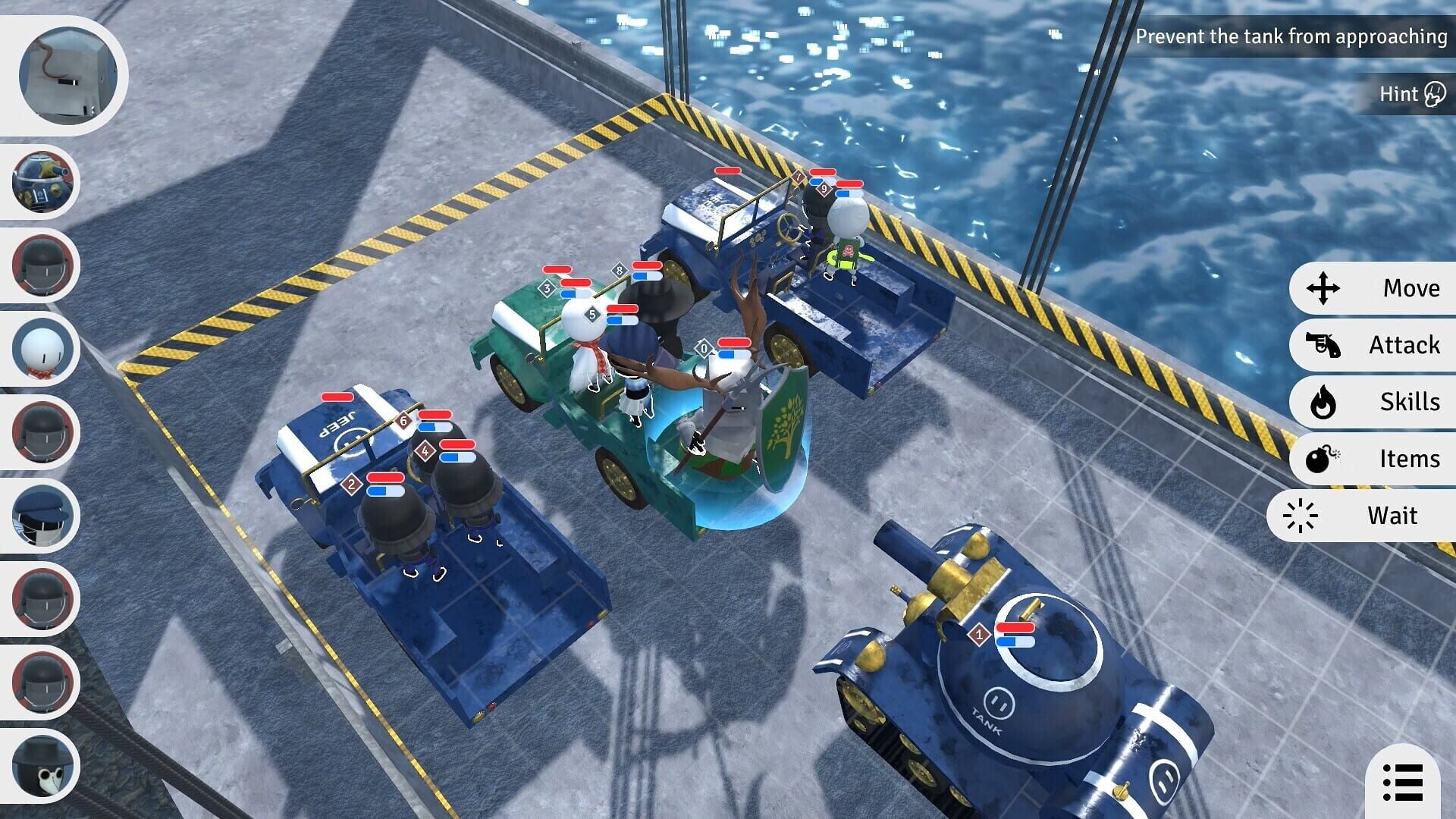Open Skills via the flame icon

tap(1323, 403)
